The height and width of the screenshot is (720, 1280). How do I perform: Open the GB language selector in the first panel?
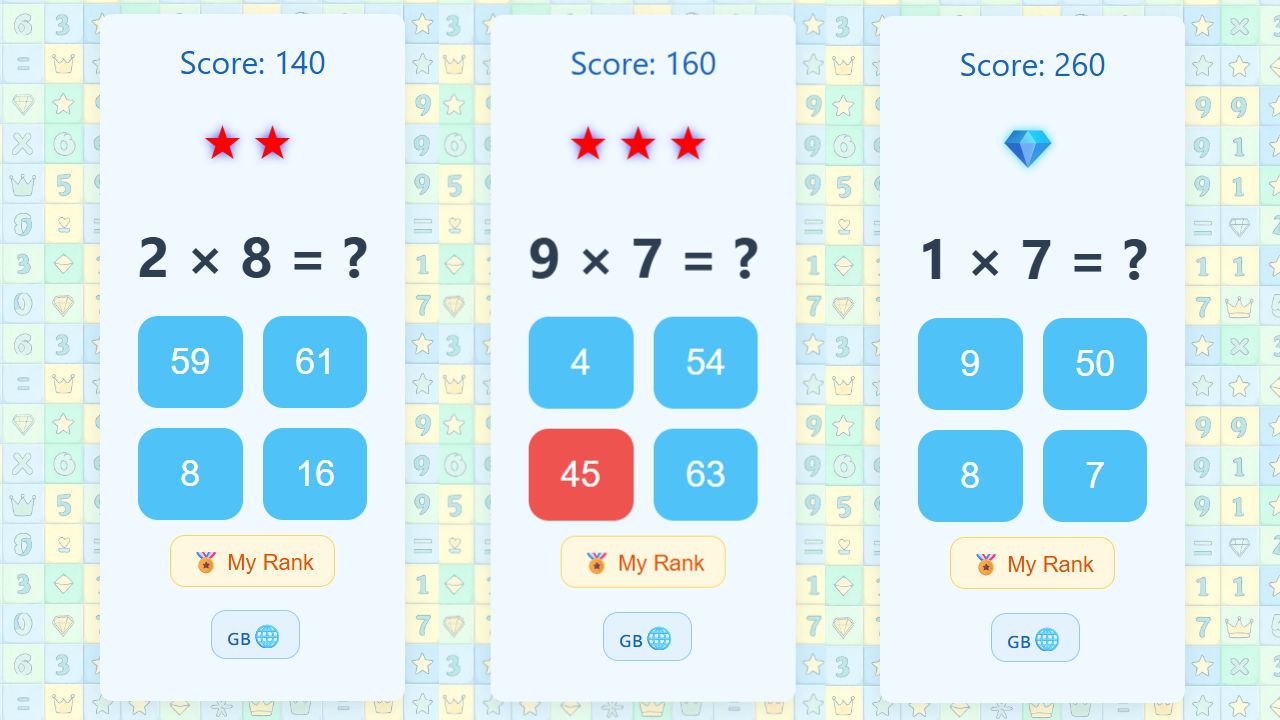255,634
